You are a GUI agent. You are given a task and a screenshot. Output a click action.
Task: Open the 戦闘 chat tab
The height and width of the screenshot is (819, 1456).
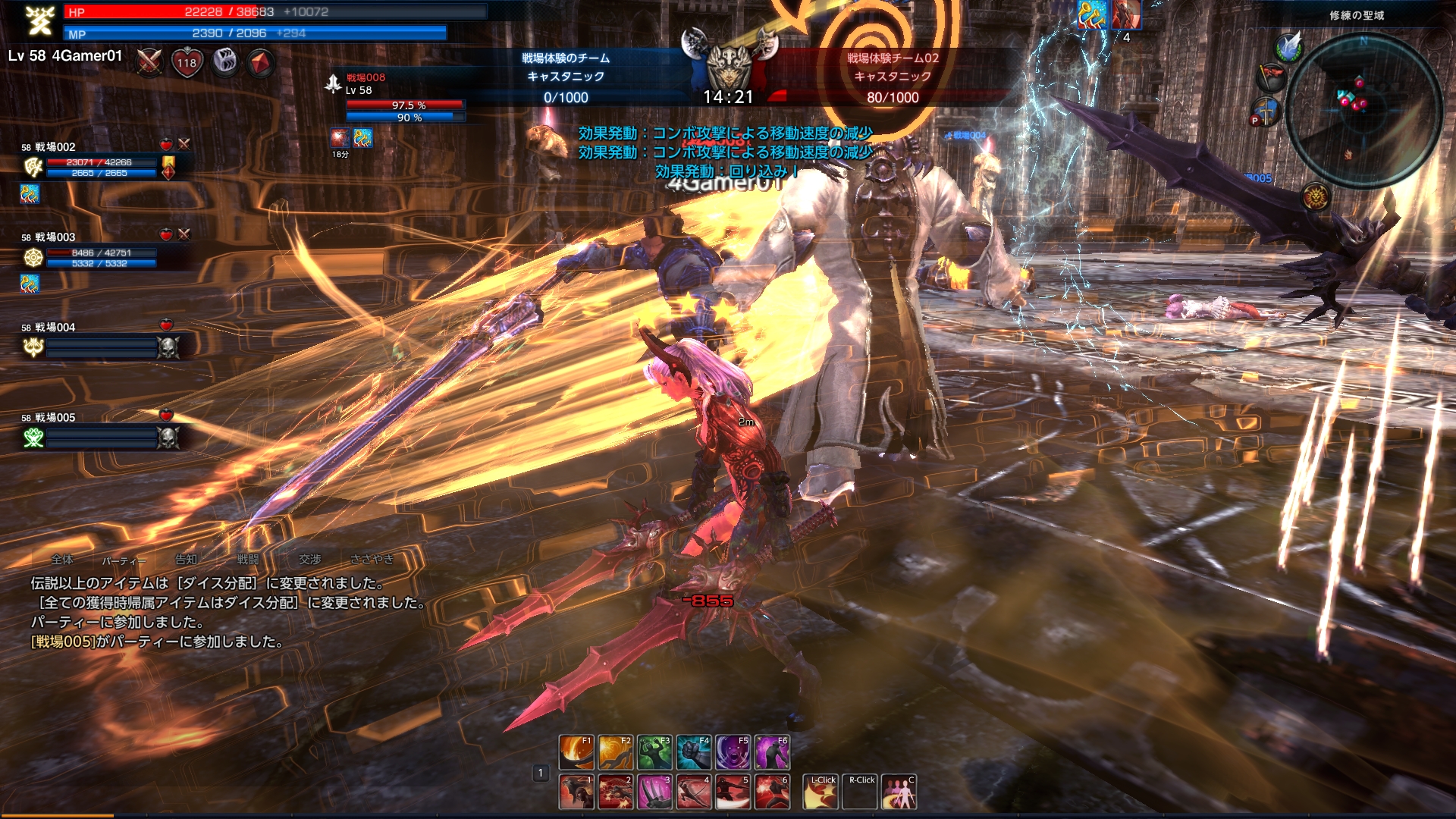tap(248, 560)
